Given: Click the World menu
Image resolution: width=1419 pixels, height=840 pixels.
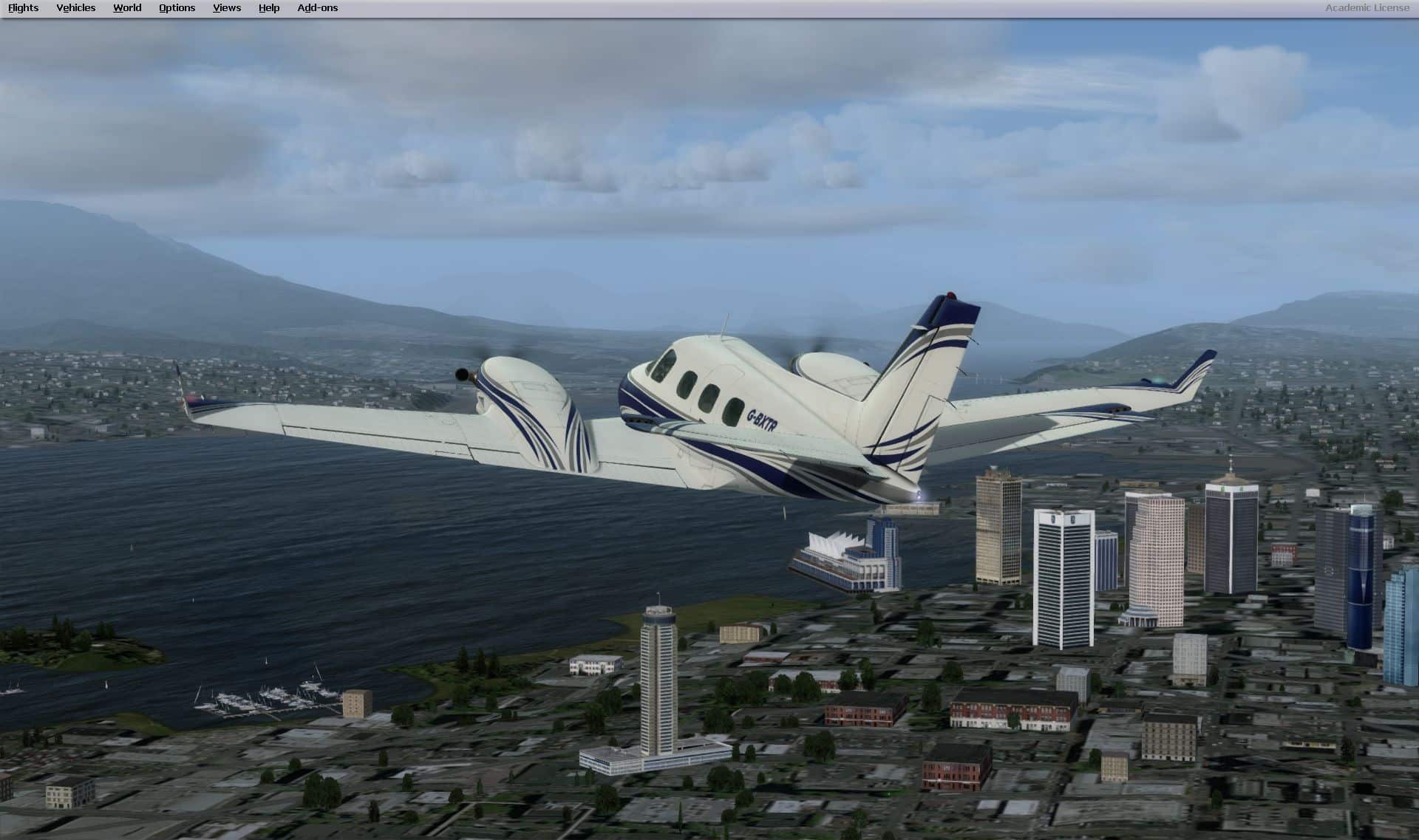Looking at the screenshot, I should [127, 8].
